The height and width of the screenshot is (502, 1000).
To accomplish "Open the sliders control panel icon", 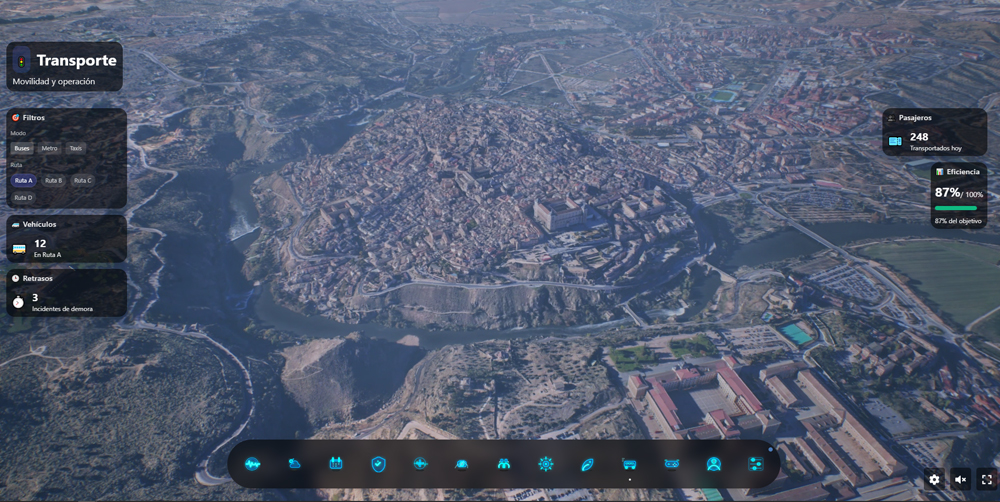I will pyautogui.click(x=755, y=464).
